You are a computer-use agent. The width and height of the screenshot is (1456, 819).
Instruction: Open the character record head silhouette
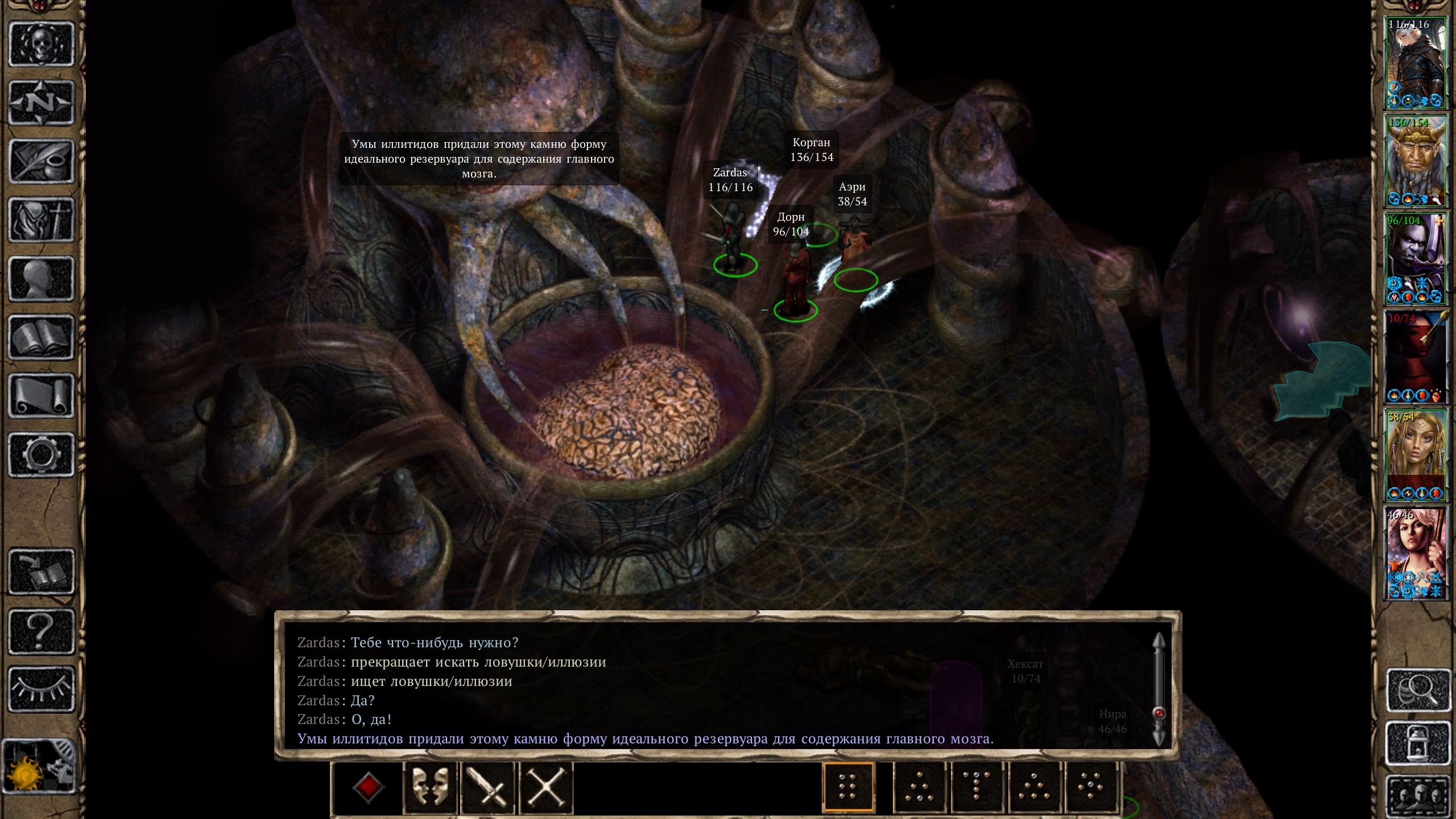tap(41, 279)
